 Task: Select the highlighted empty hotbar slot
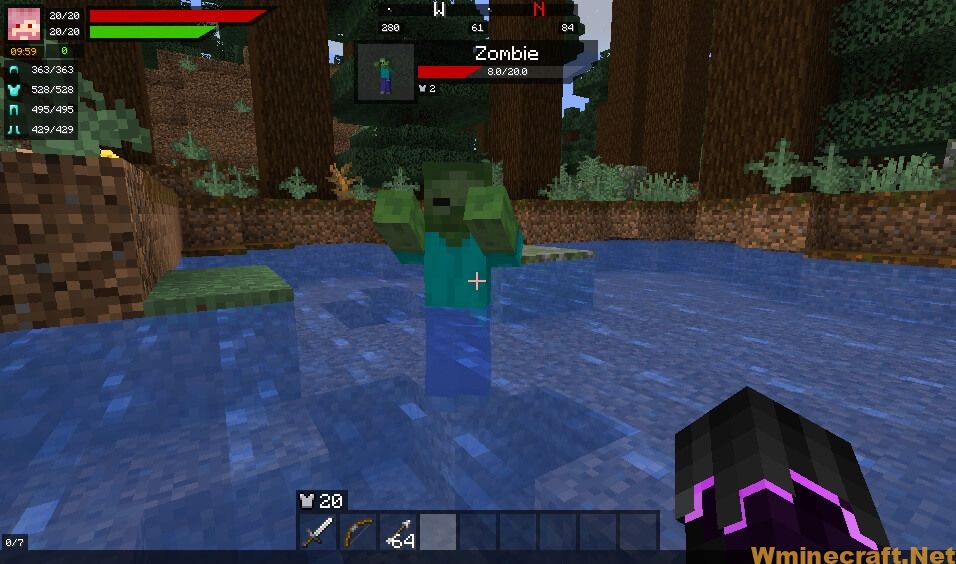(437, 531)
